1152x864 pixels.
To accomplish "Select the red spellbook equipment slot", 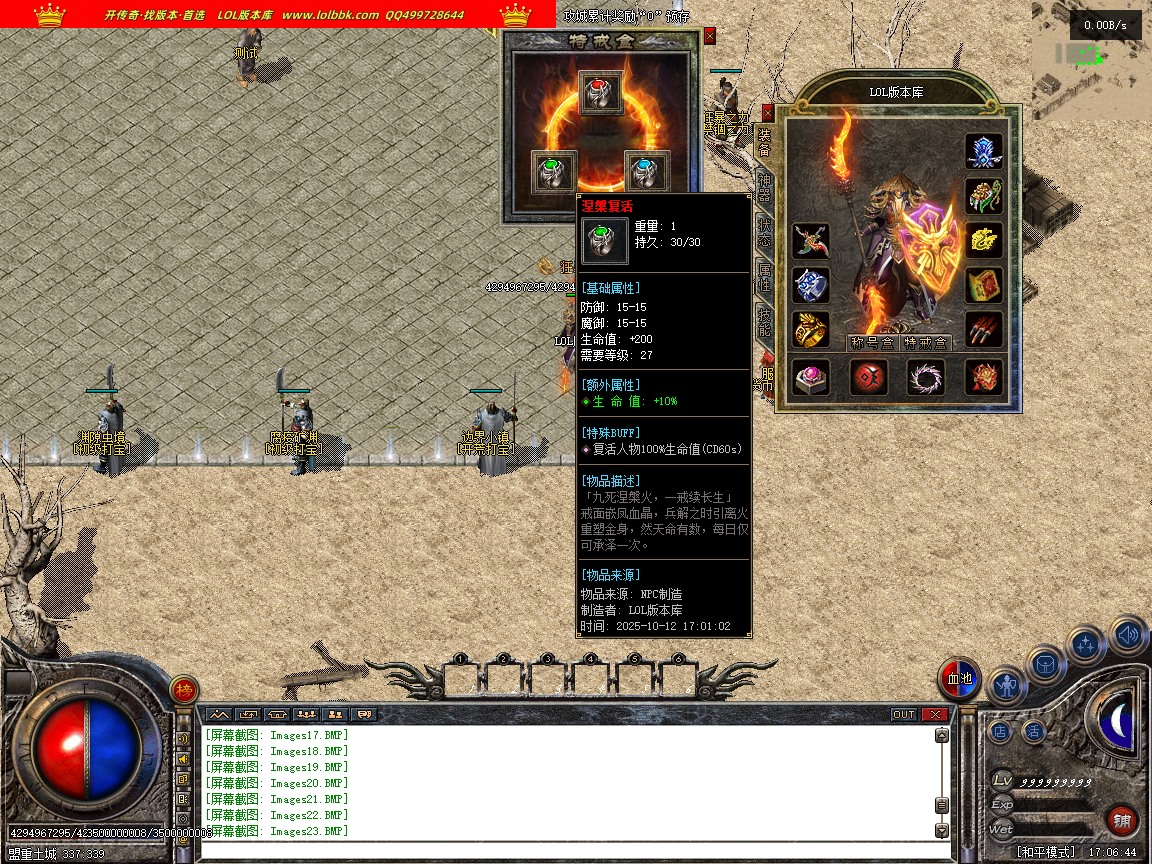I will point(984,284).
